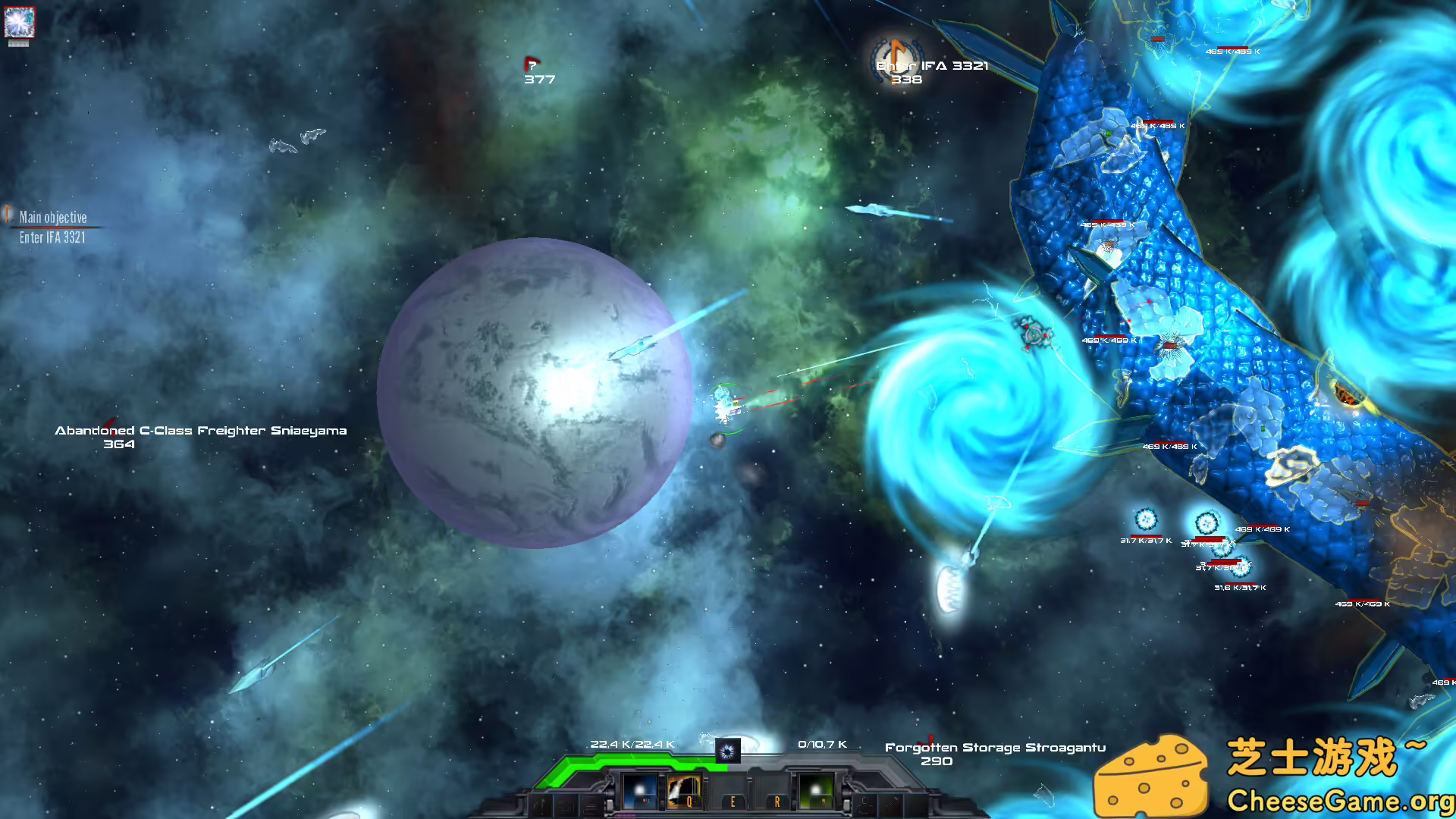Click the Main objective flag icon on the left
Image resolution: width=1456 pixels, height=819 pixels.
[x=8, y=213]
